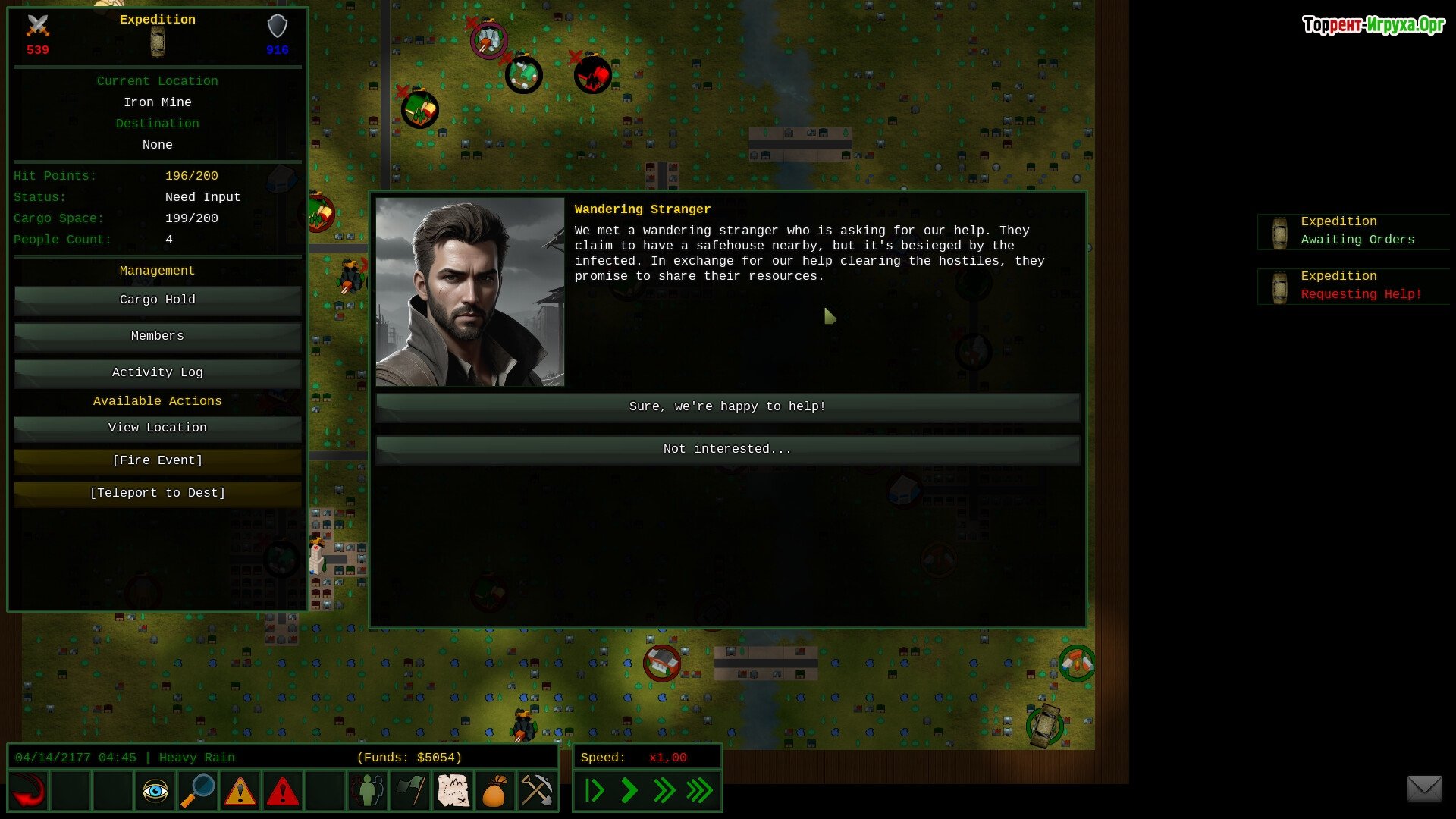Image resolution: width=1456 pixels, height=819 pixels.
Task: Show expedition Members
Action: click(x=157, y=337)
